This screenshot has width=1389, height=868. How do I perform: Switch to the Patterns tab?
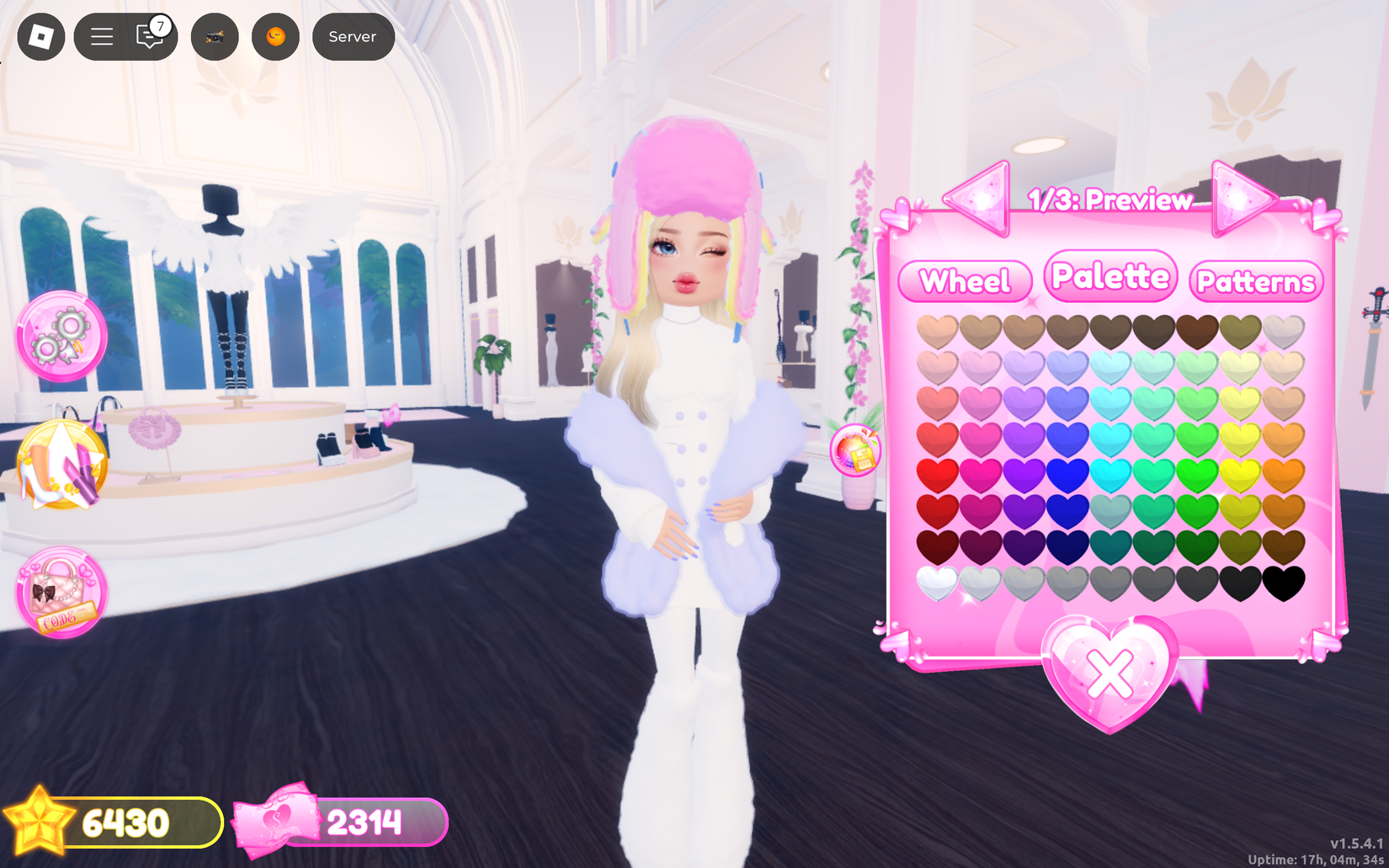(x=1257, y=283)
